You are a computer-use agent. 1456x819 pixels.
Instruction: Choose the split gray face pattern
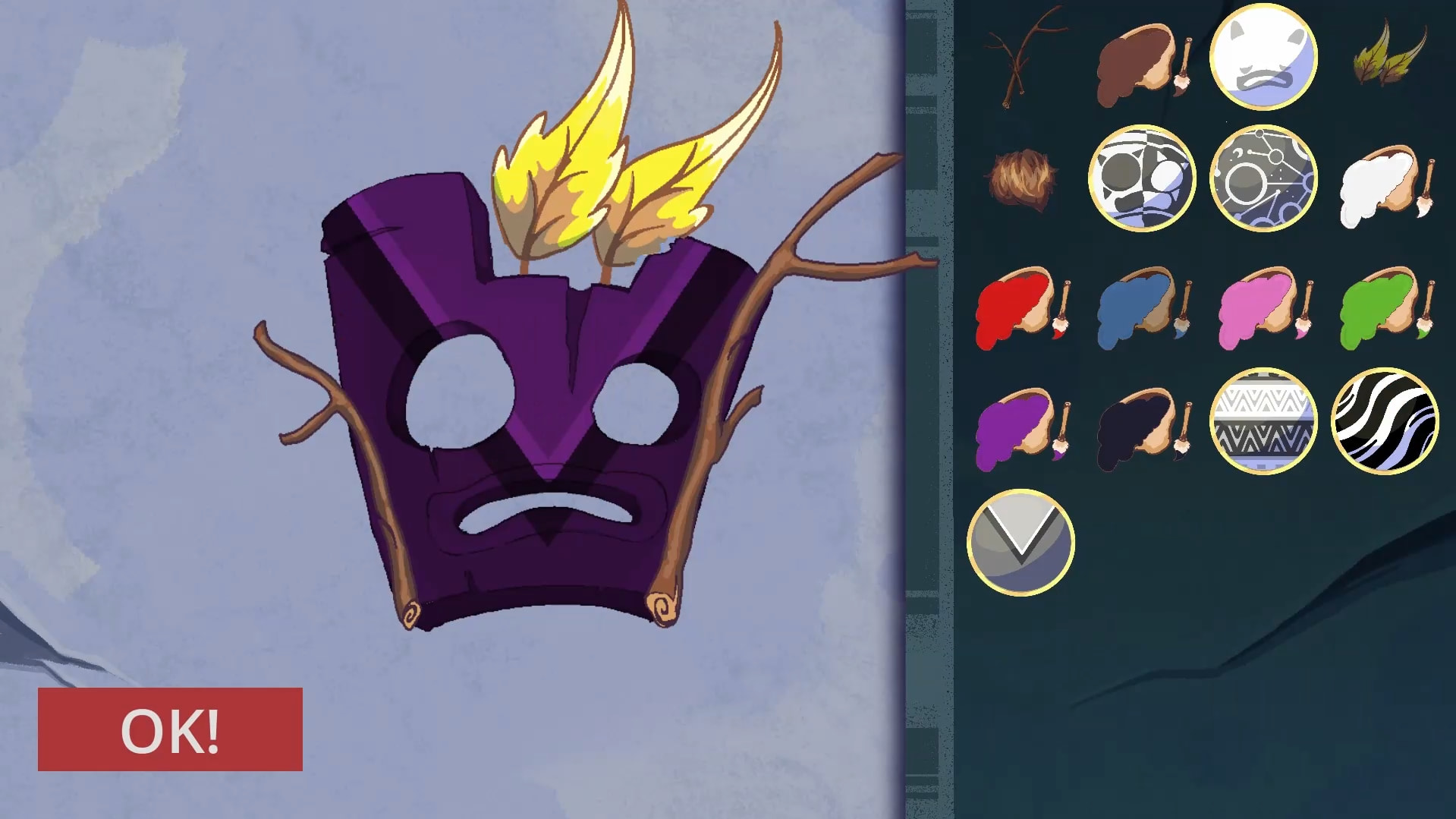[x=1142, y=178]
